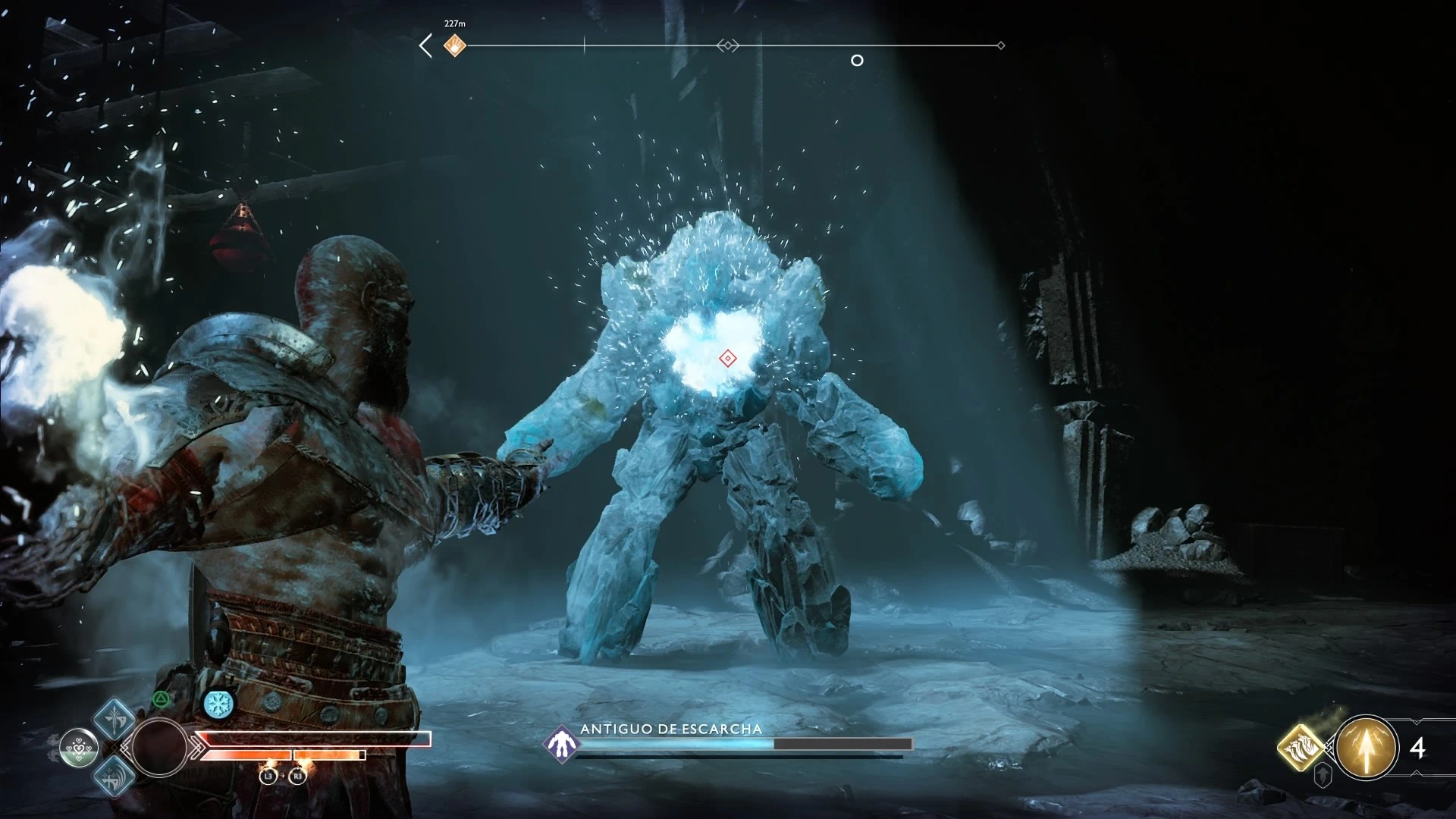1456x819 pixels.
Task: Click the blue snowflake frost status icon
Action: [x=218, y=704]
